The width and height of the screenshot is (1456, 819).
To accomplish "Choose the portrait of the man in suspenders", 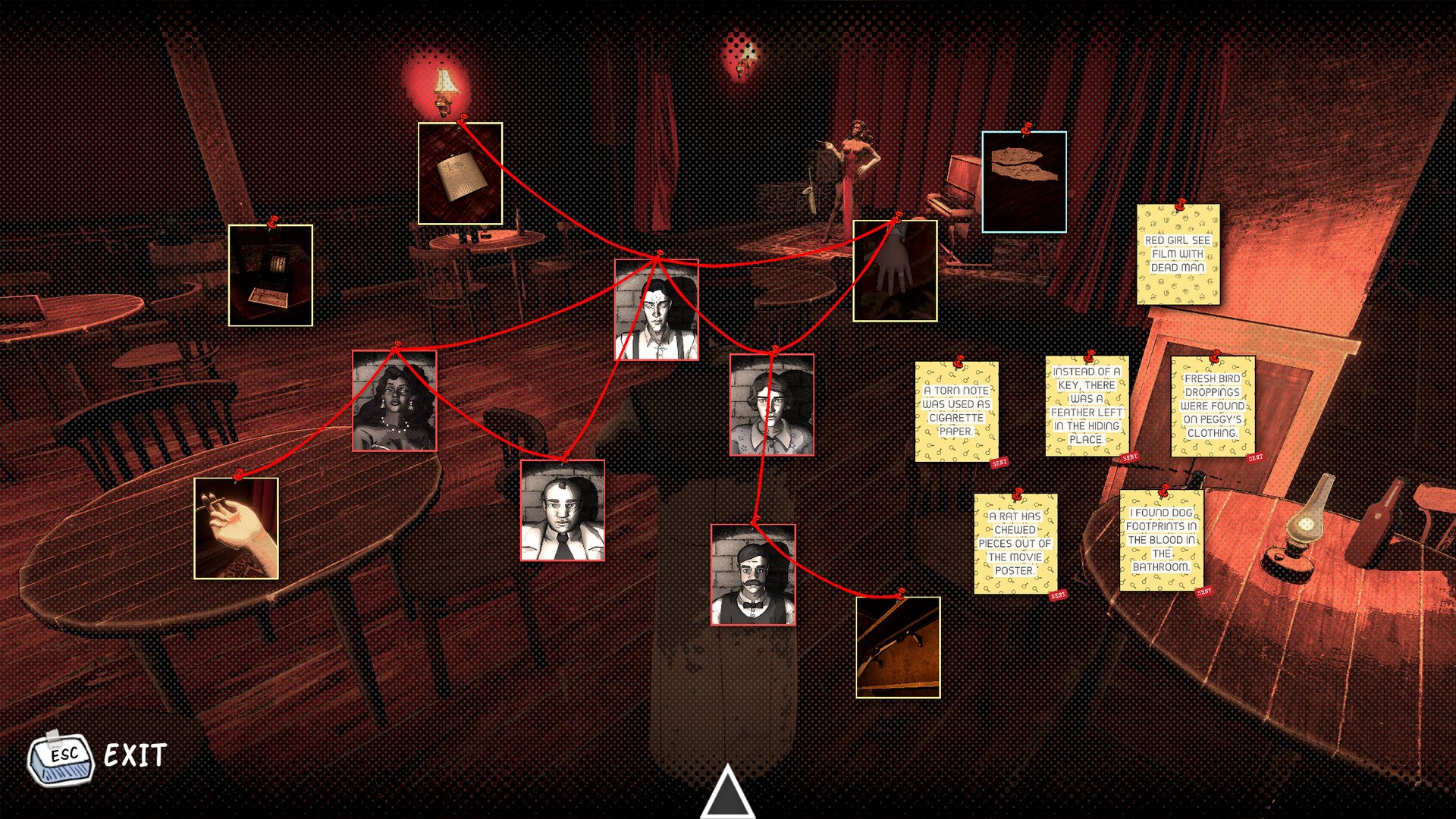I will (x=656, y=311).
